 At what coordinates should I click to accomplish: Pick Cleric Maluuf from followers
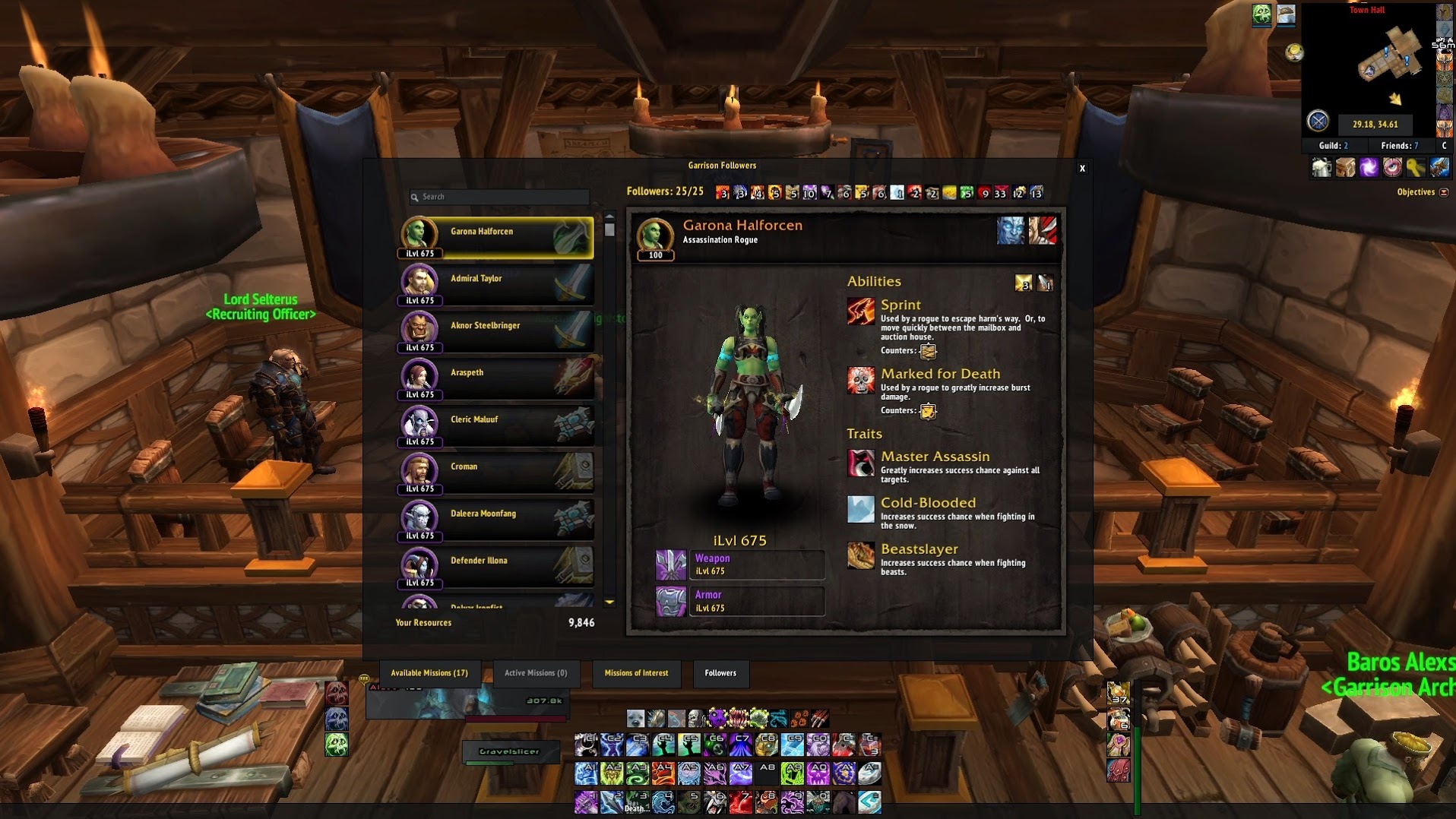coord(496,425)
